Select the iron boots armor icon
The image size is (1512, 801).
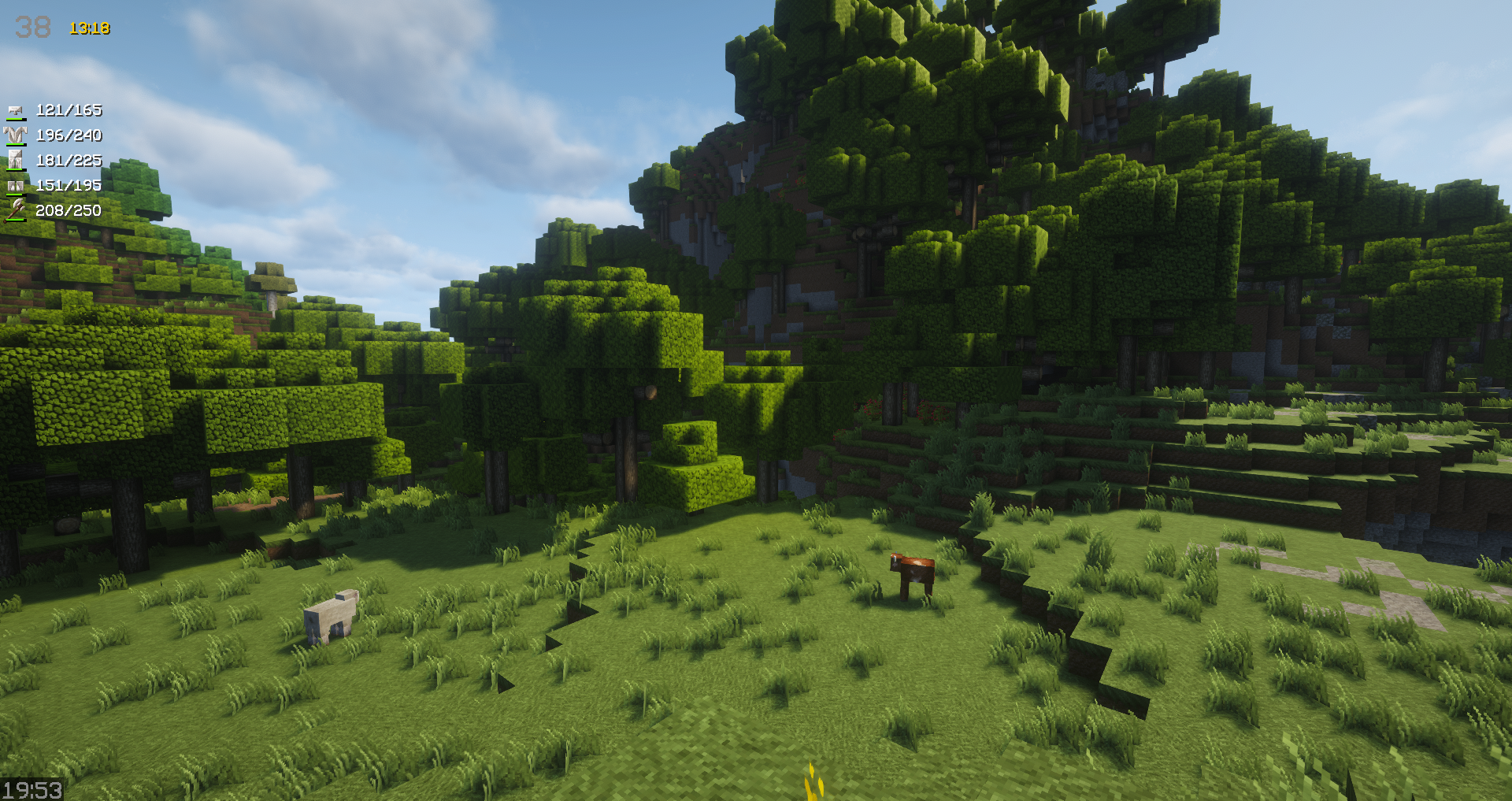pyautogui.click(x=16, y=186)
